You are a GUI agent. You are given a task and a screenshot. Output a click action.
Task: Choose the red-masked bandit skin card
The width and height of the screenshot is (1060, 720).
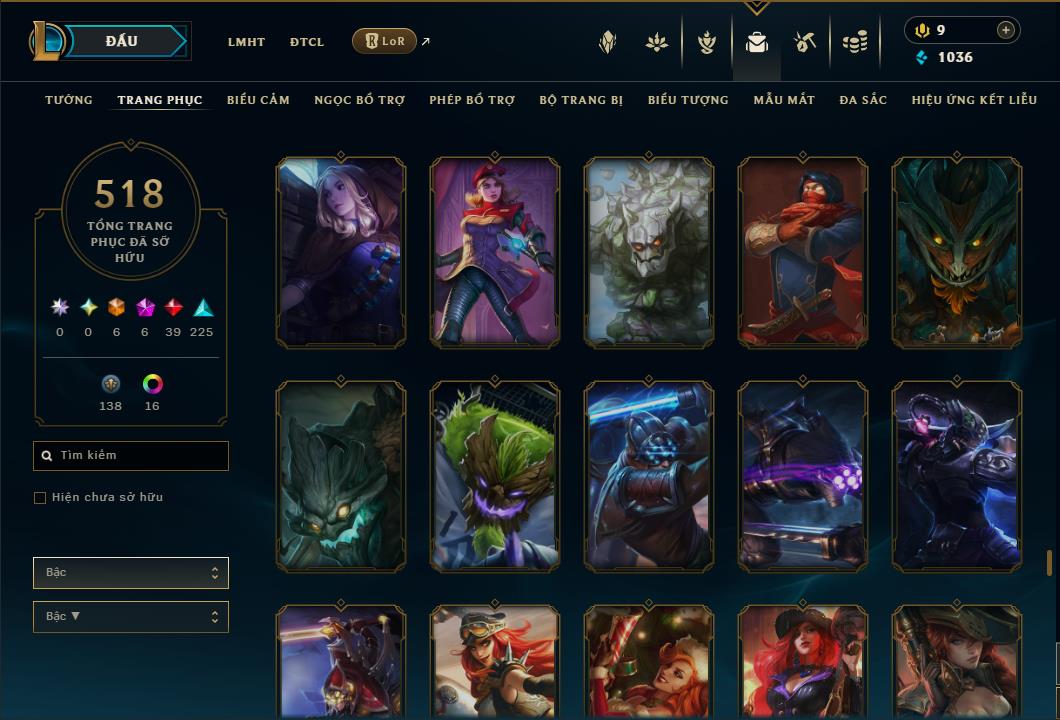click(803, 252)
